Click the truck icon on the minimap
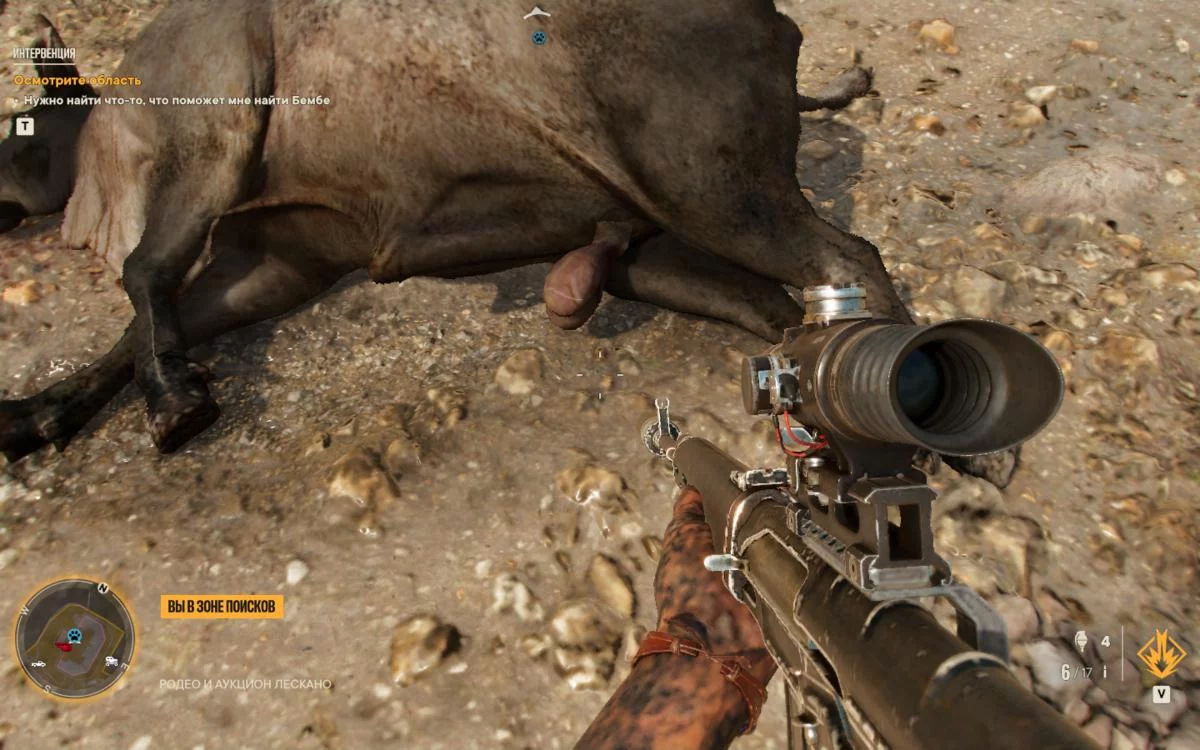The height and width of the screenshot is (750, 1200). [111, 661]
